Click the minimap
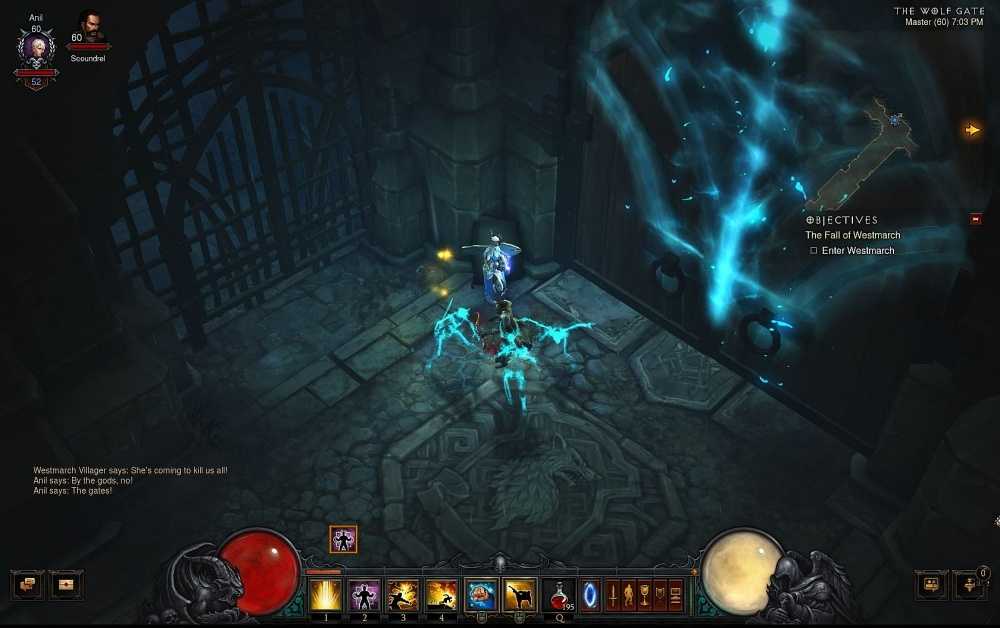This screenshot has width=1000, height=628. coord(870,150)
